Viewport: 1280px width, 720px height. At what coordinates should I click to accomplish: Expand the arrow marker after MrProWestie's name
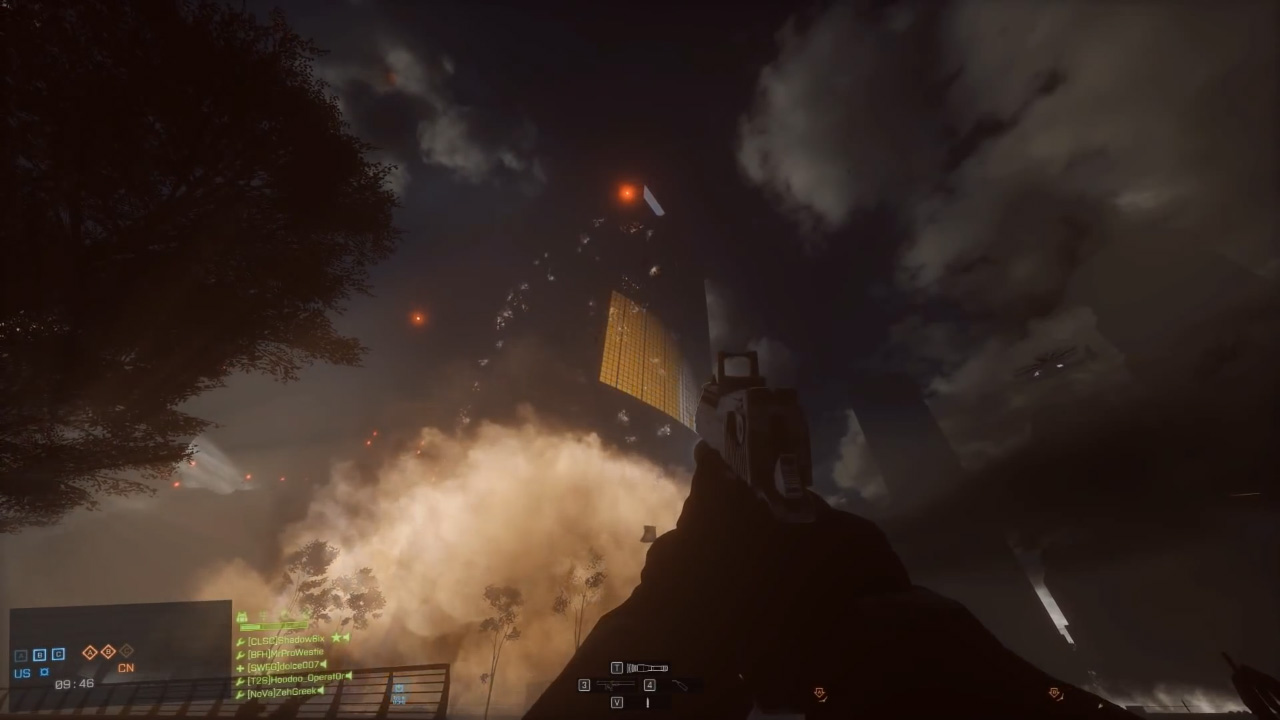point(325,655)
